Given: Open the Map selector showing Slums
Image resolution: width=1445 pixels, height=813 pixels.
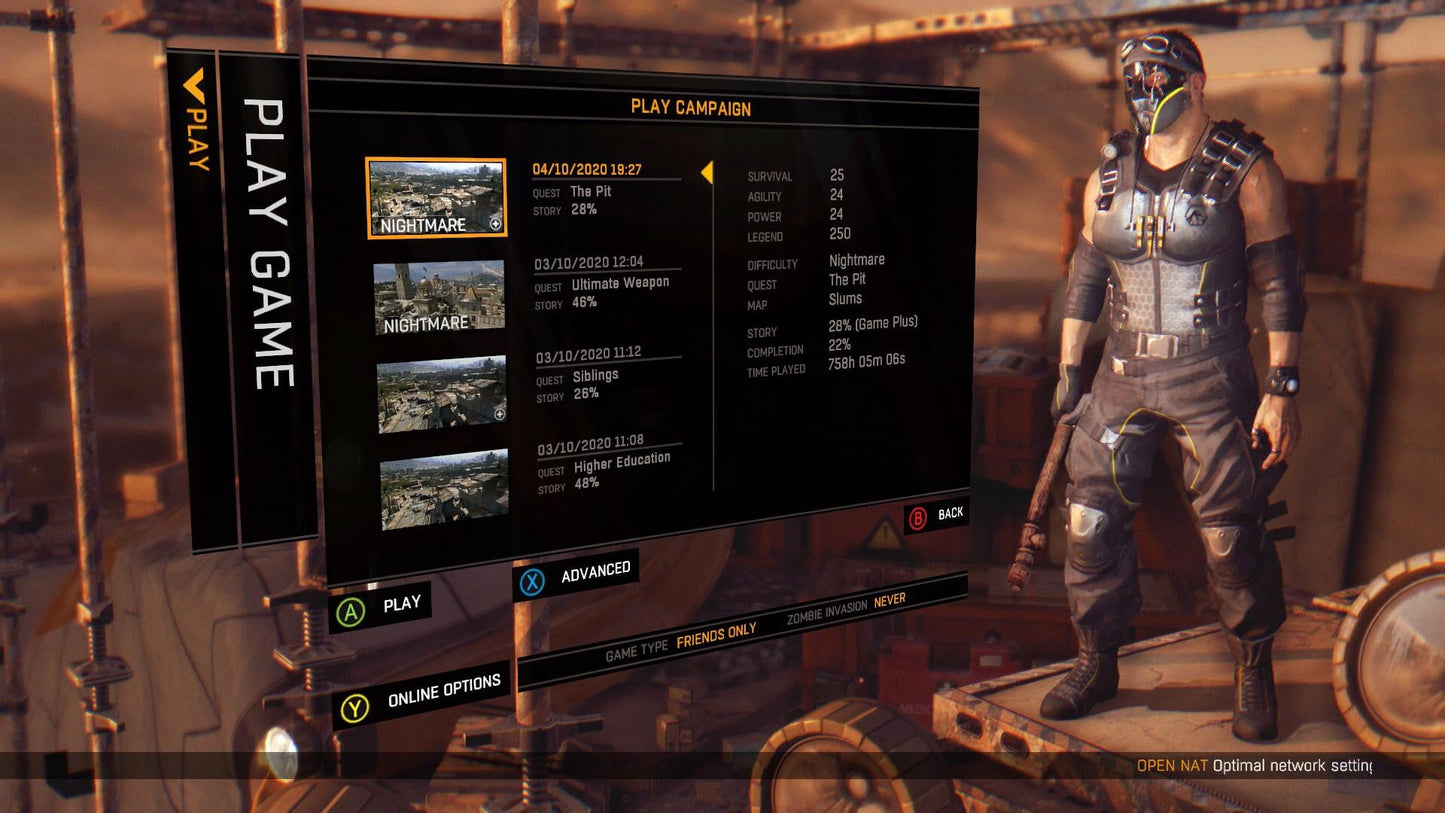Looking at the screenshot, I should coord(847,298).
